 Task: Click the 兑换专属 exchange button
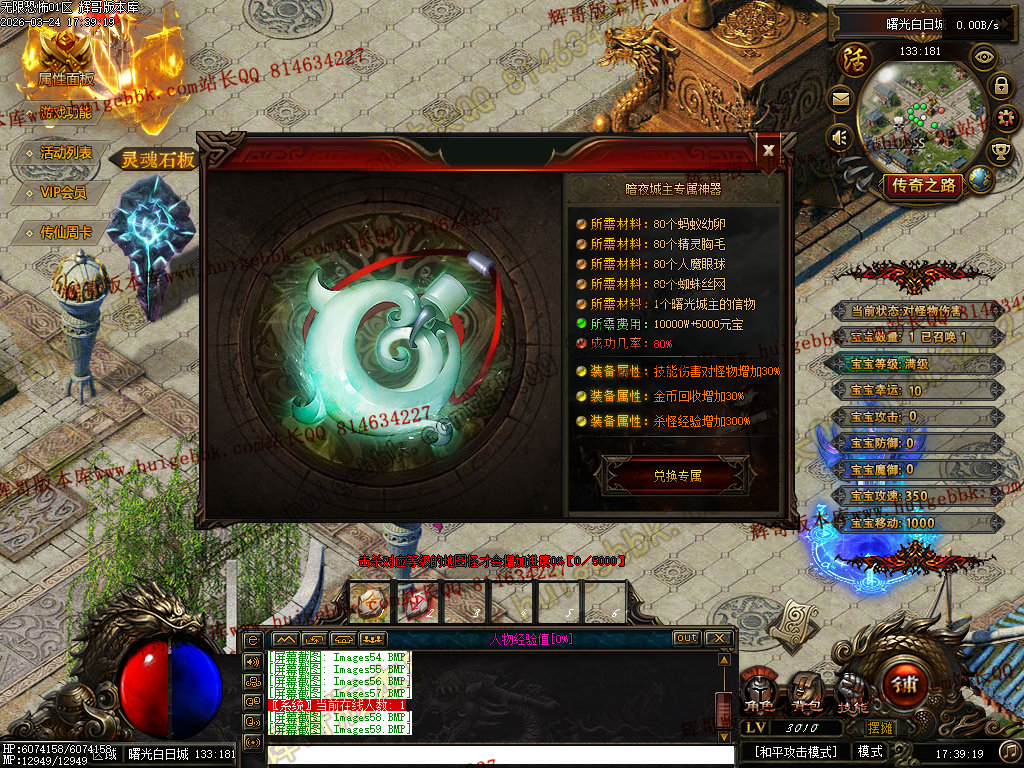[677, 476]
